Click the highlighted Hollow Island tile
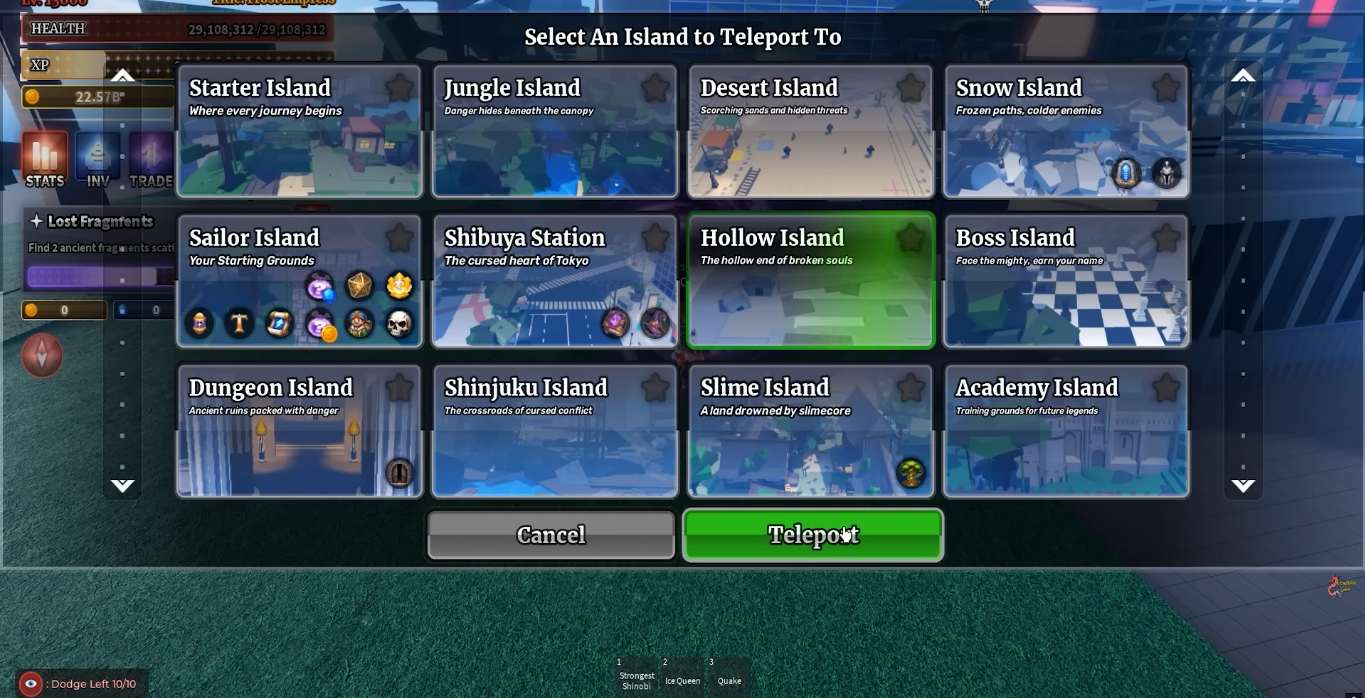This screenshot has height=698, width=1365. click(810, 290)
